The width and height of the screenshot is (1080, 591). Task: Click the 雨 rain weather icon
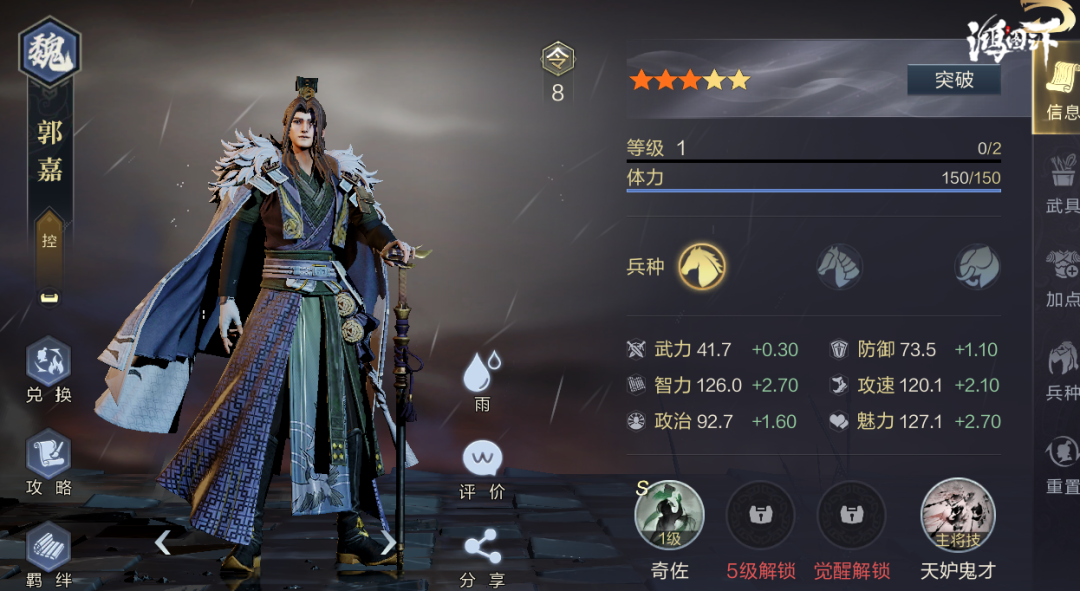482,380
